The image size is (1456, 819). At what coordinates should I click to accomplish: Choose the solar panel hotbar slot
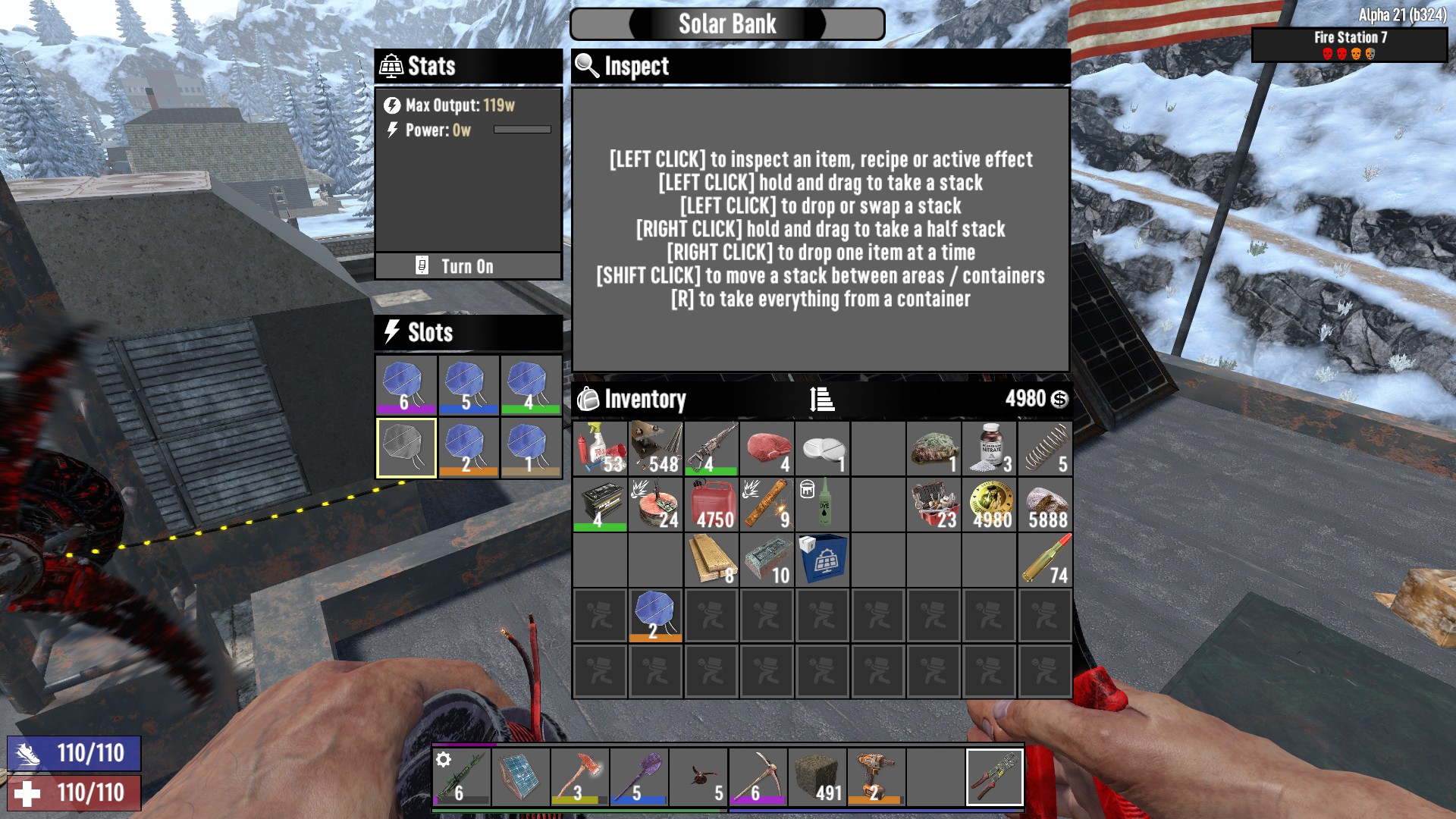pos(521,777)
